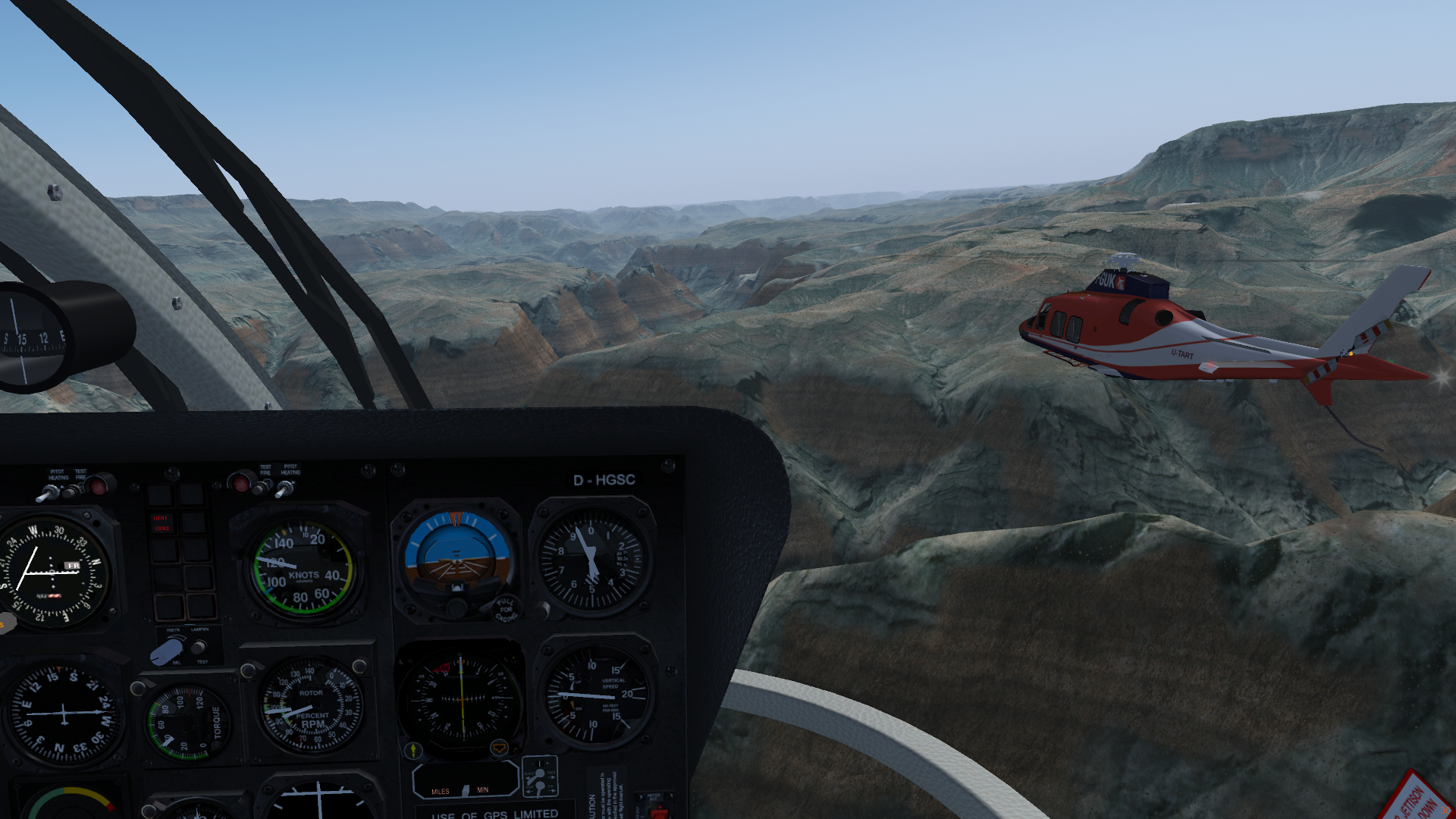Push the LAMPEN test button
Image resolution: width=1456 pixels, height=819 pixels.
[199, 648]
